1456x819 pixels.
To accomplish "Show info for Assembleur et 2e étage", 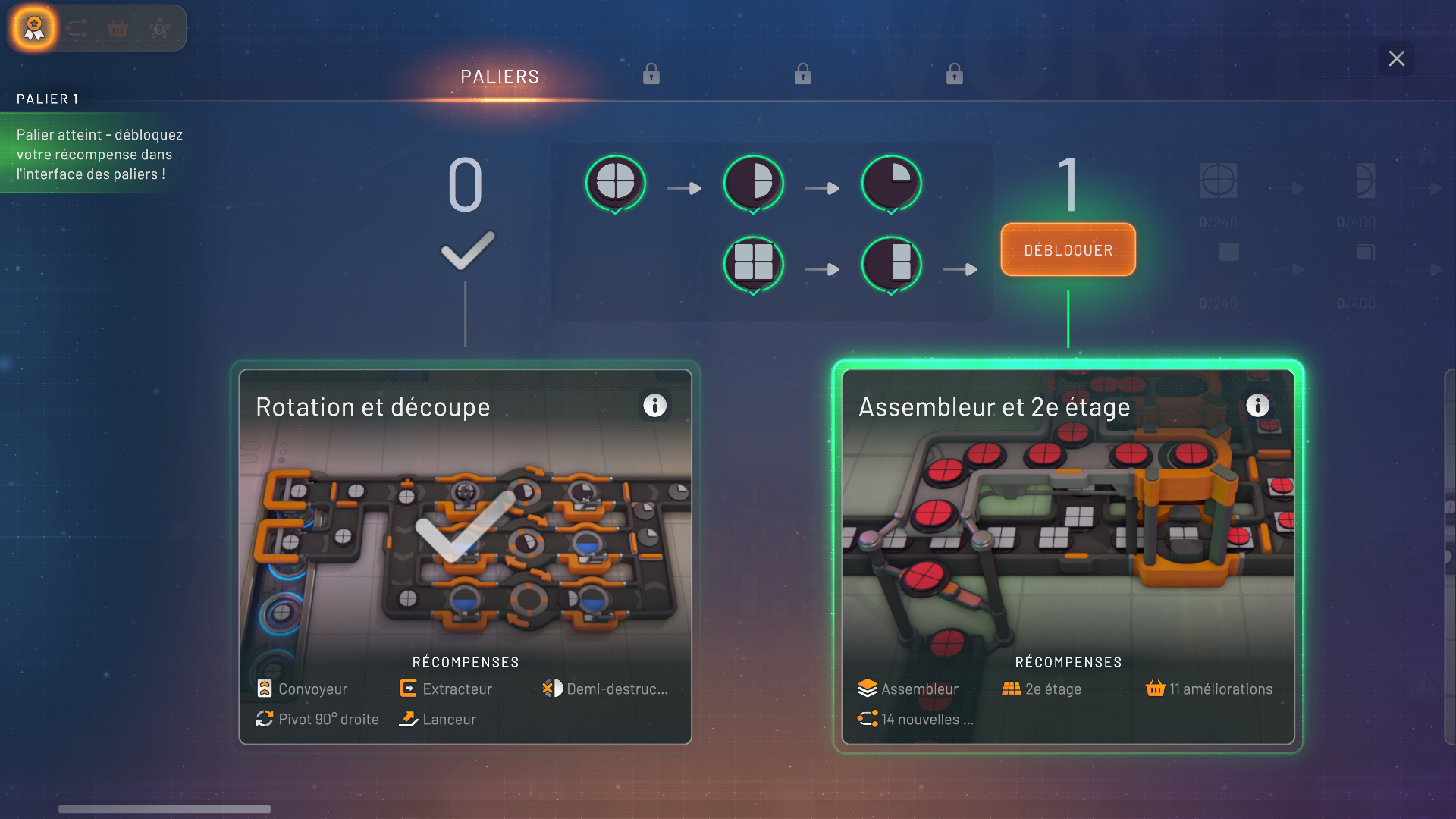I will click(1257, 406).
